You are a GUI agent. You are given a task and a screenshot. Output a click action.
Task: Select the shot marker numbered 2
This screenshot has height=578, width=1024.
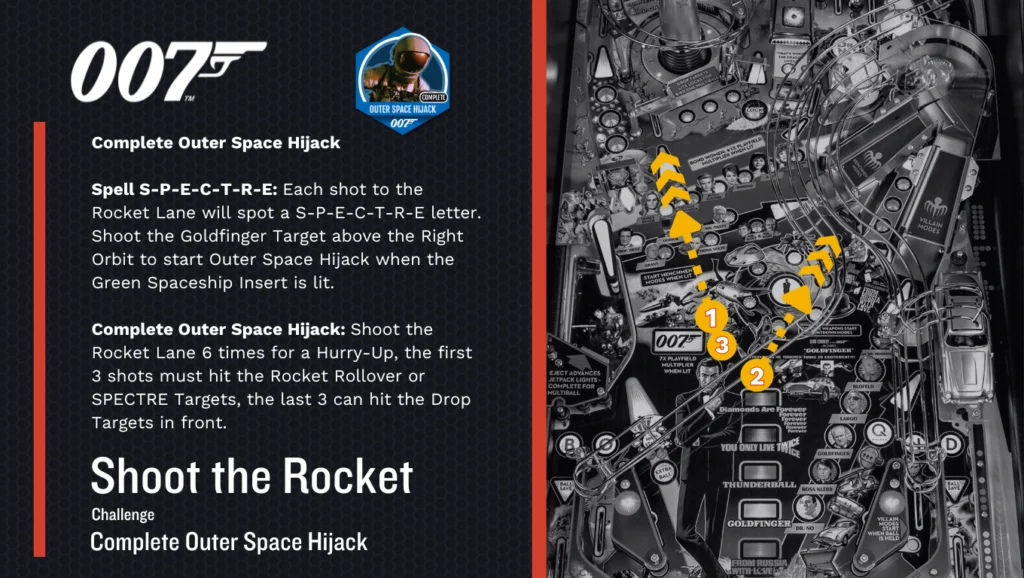[x=757, y=376]
